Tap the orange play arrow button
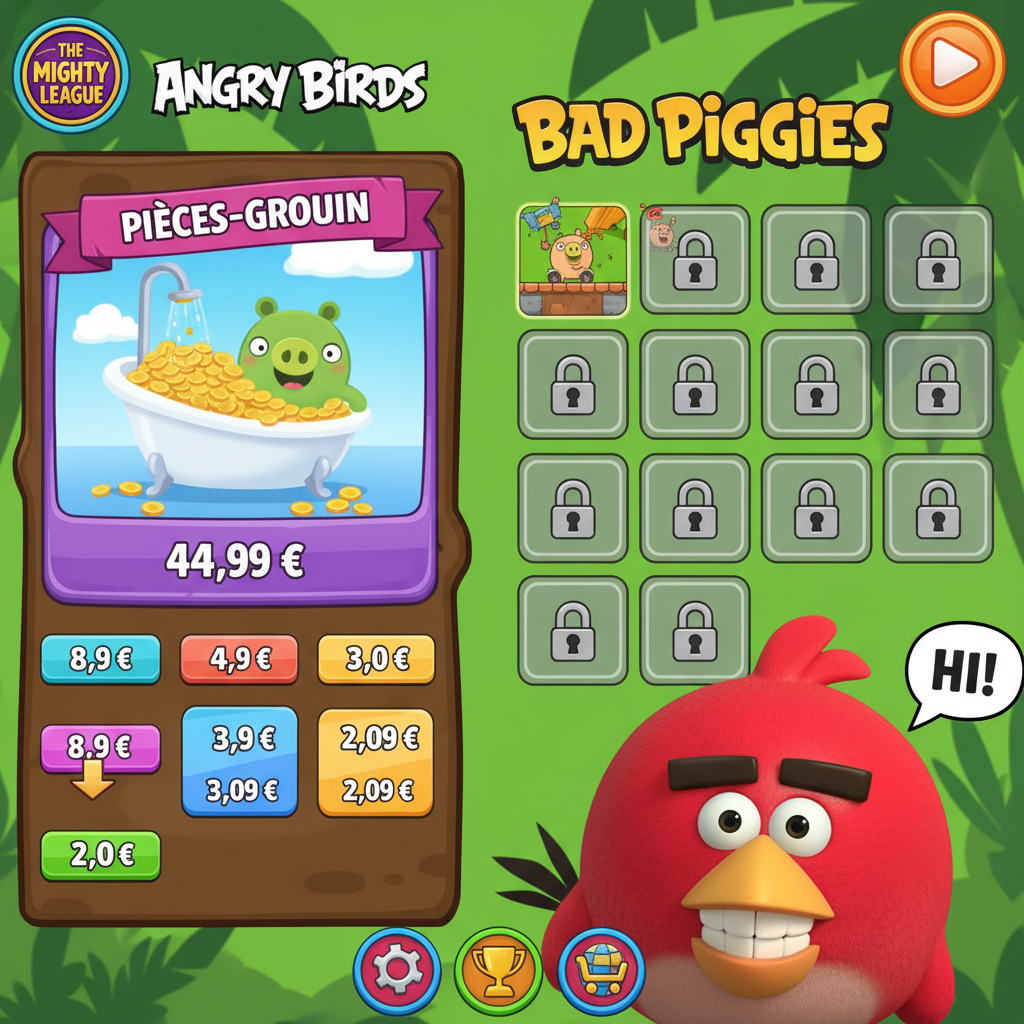 point(952,64)
